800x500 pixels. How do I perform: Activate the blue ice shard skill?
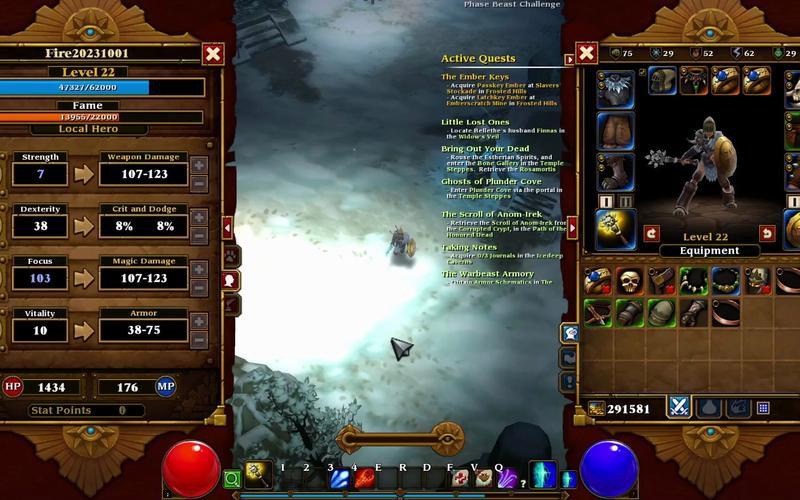tap(340, 480)
